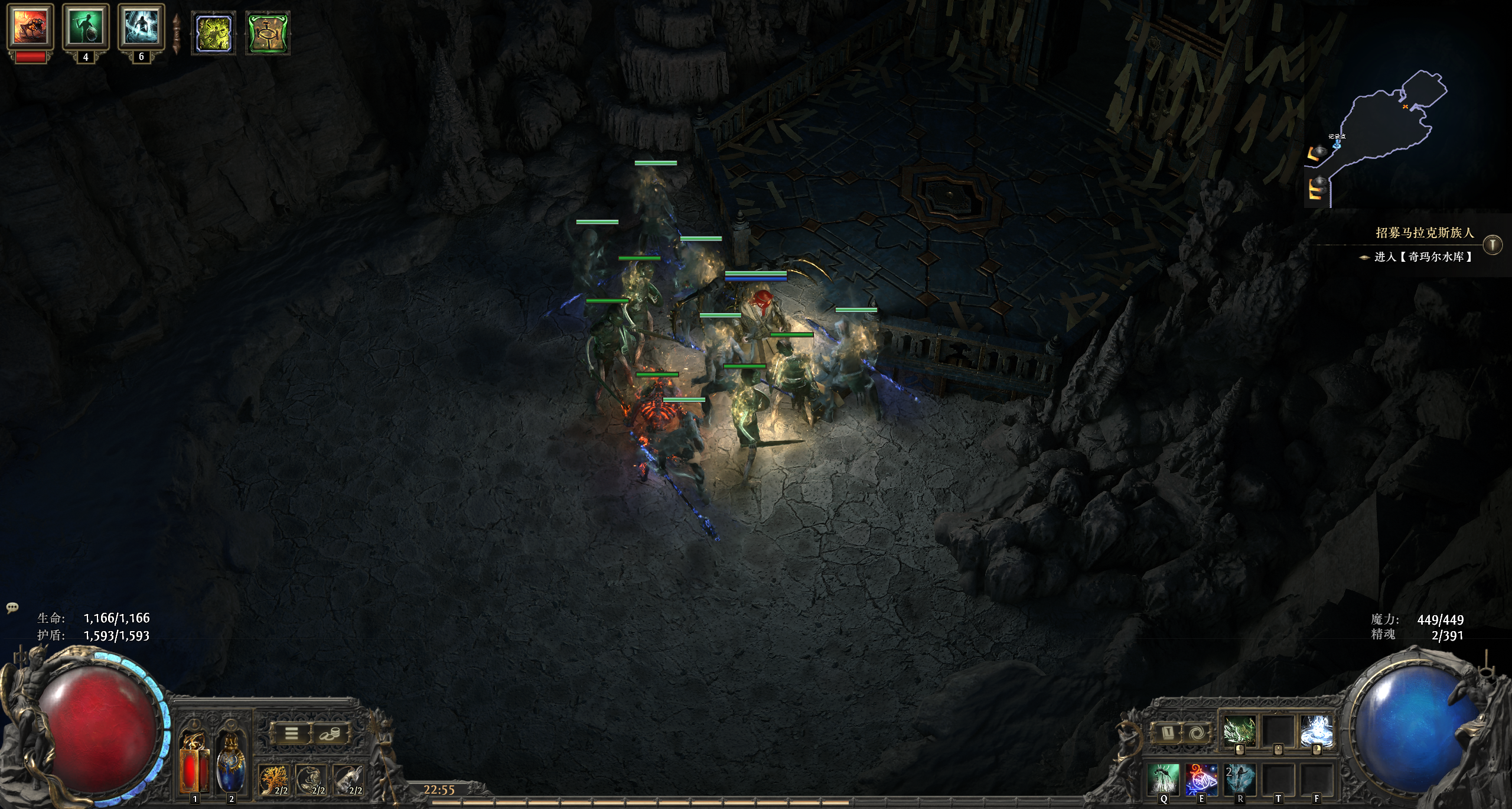Cast the neon fish rune skill

coord(1202,778)
